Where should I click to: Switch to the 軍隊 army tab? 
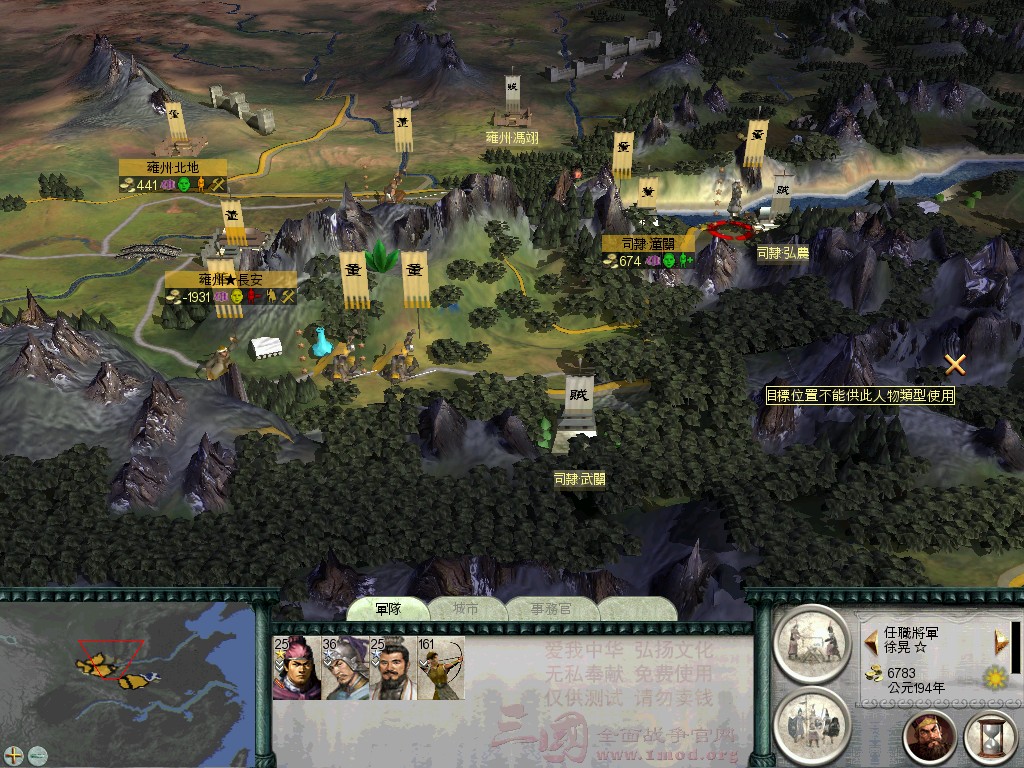tap(387, 609)
